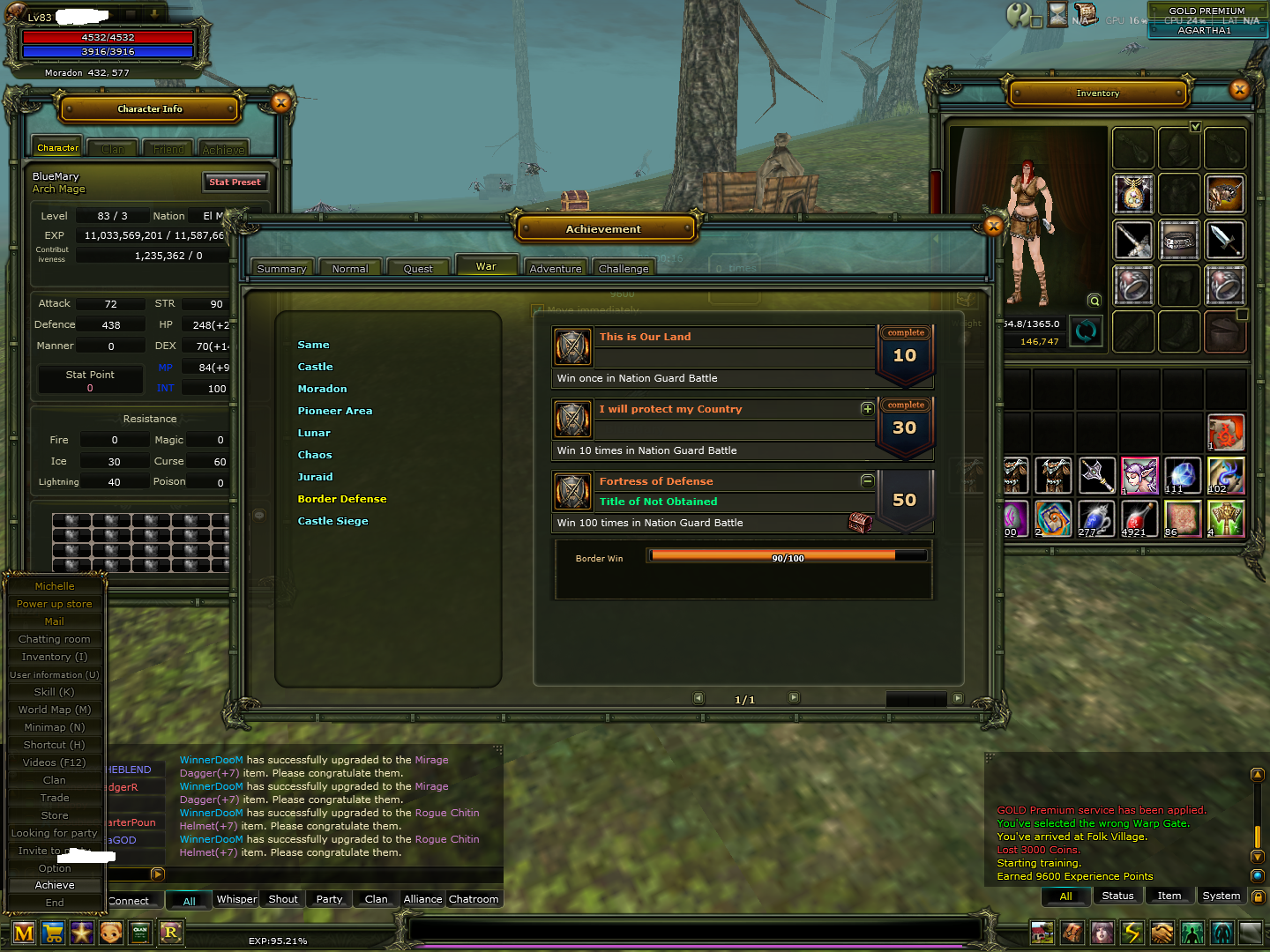Select the Castle Siege category
Image resolution: width=1270 pixels, height=952 pixels.
coord(332,521)
